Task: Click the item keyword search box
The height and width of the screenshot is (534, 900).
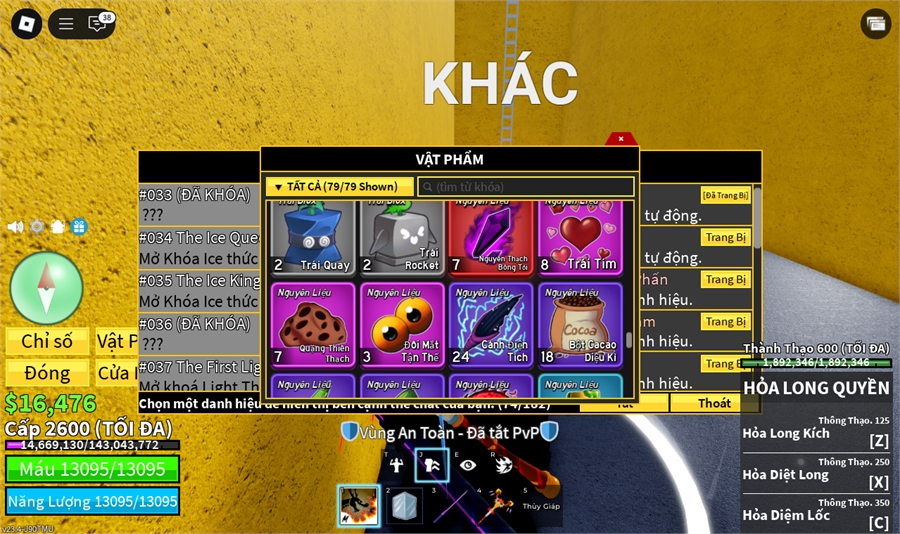Action: (x=525, y=187)
